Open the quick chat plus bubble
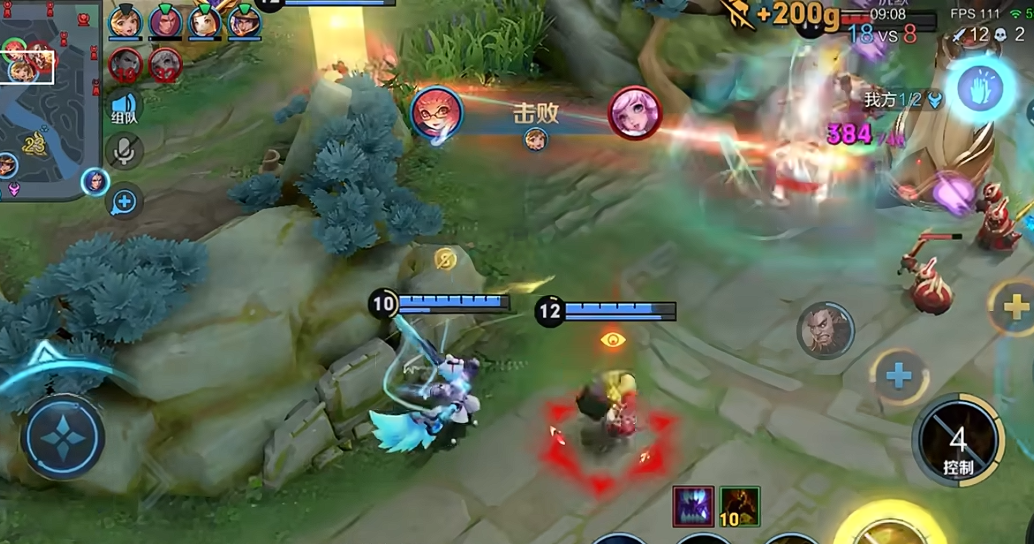1034x544 pixels. pyautogui.click(x=124, y=202)
